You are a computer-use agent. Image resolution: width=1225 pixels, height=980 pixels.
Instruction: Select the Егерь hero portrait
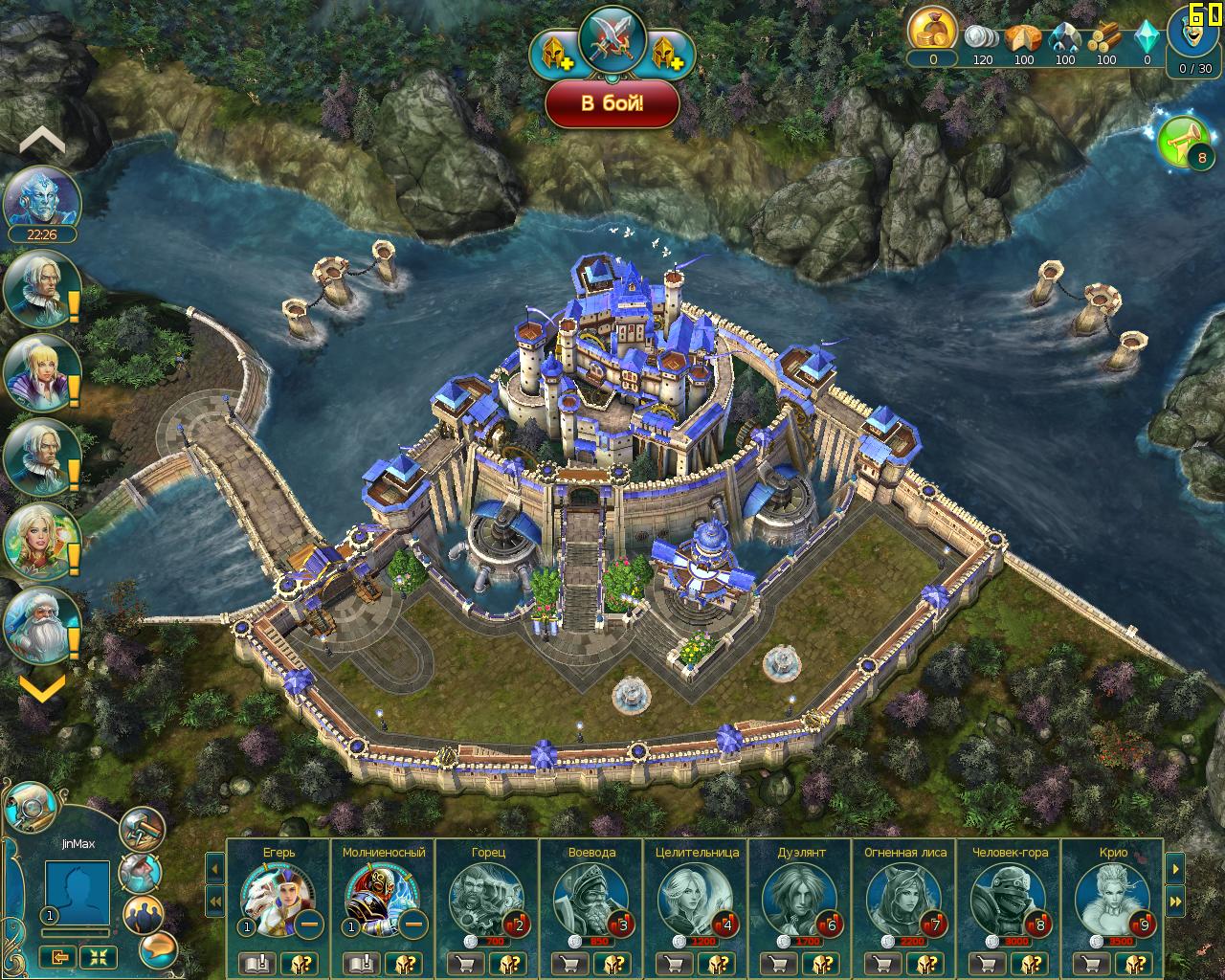[x=277, y=898]
